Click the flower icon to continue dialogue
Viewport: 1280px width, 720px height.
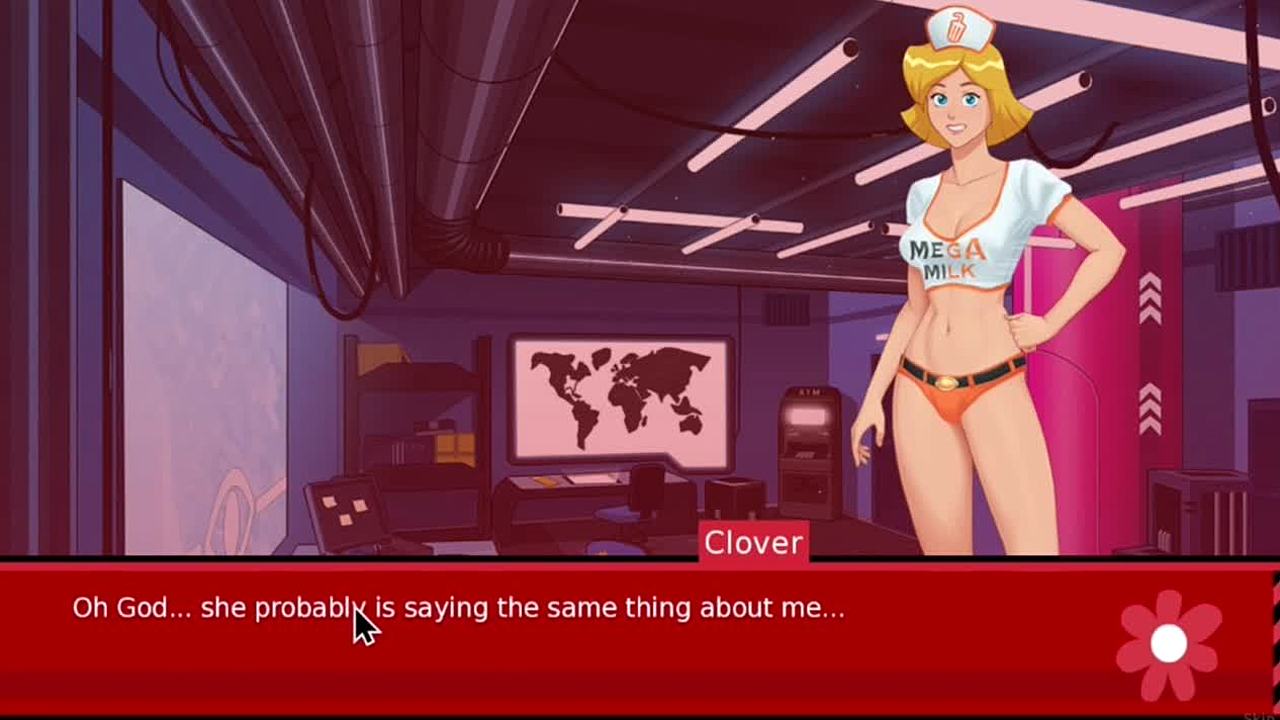(1168, 644)
